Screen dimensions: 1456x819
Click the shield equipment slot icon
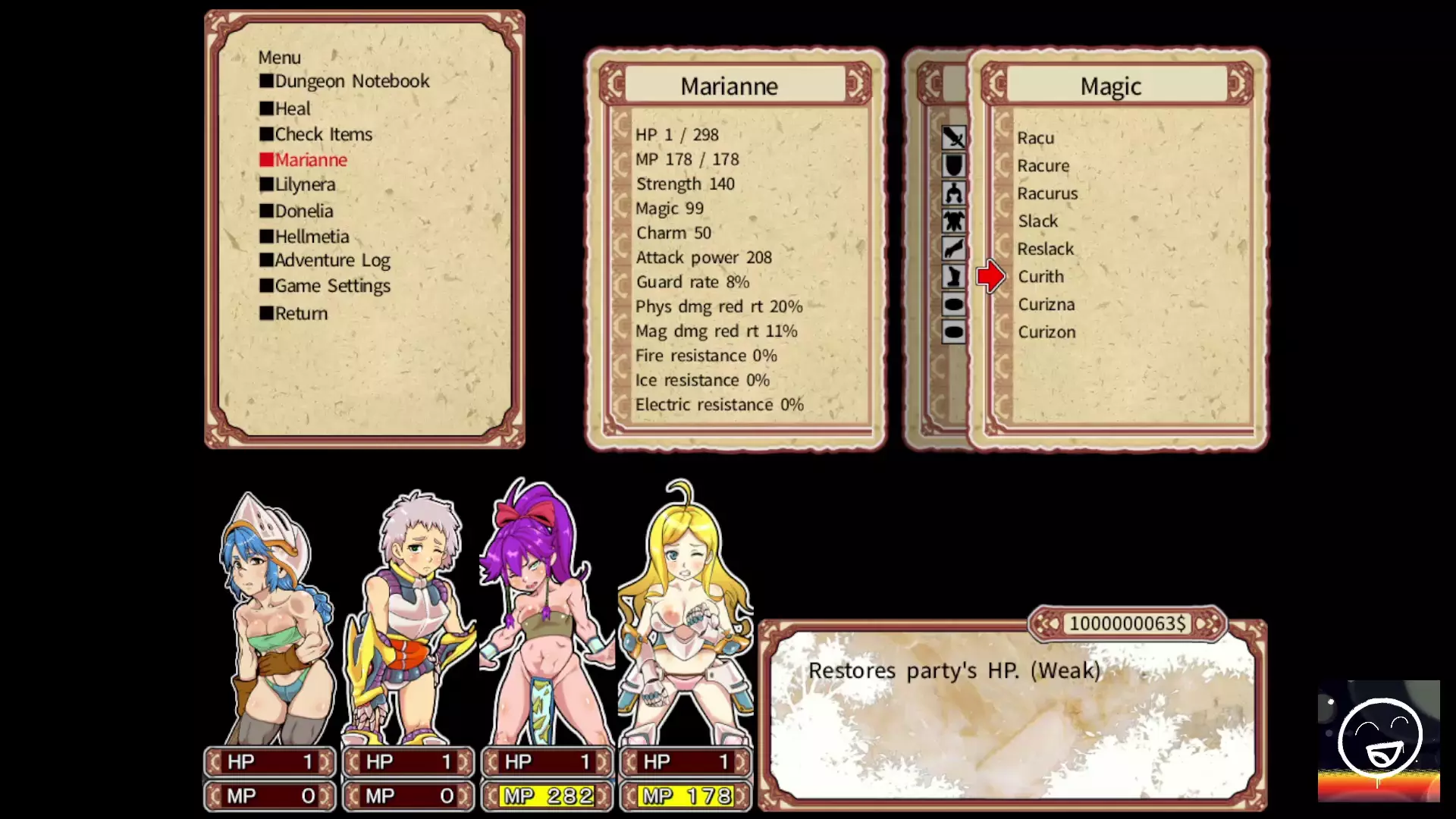tap(953, 165)
